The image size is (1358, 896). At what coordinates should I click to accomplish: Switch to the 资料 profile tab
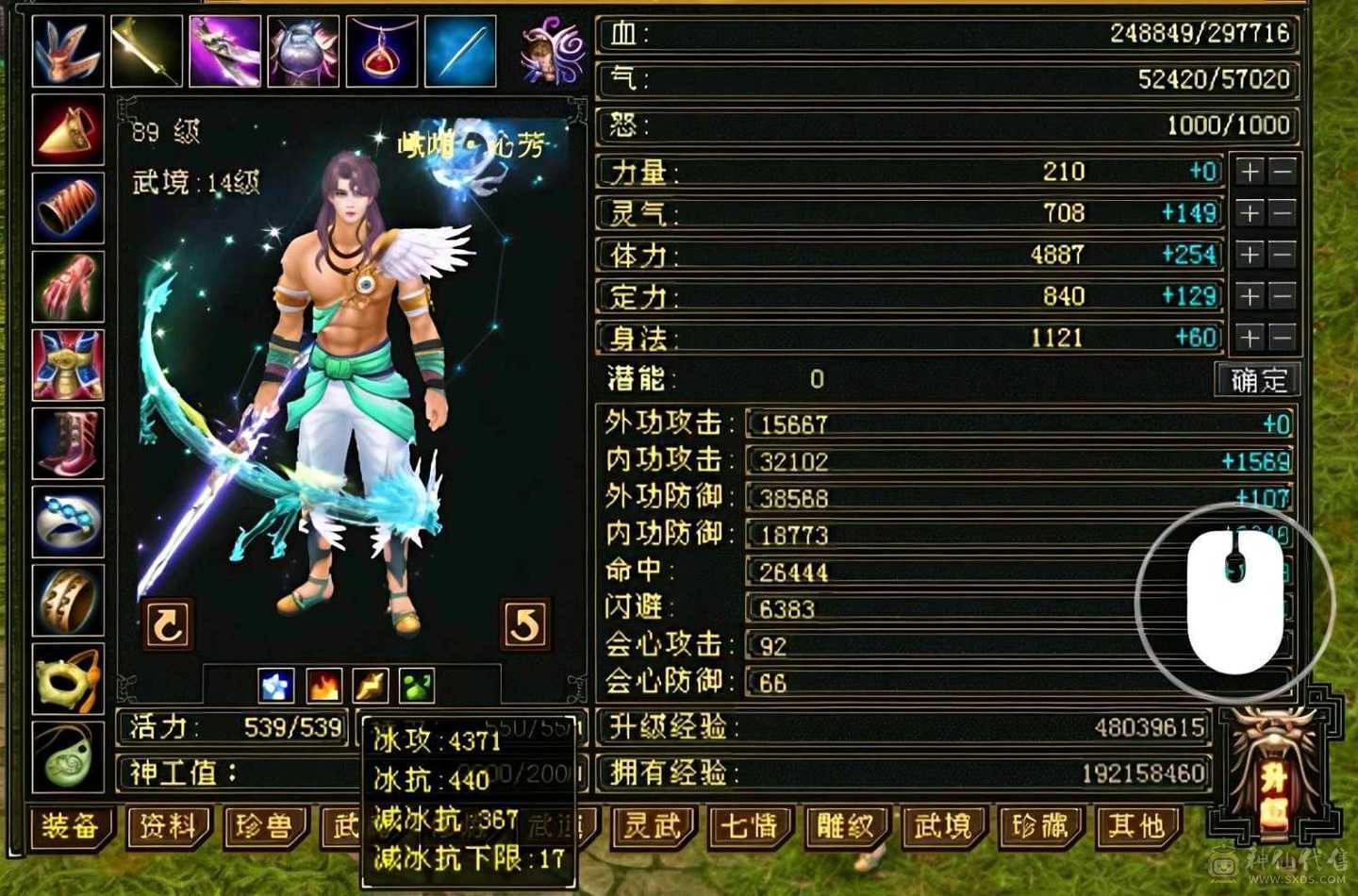pos(168,825)
